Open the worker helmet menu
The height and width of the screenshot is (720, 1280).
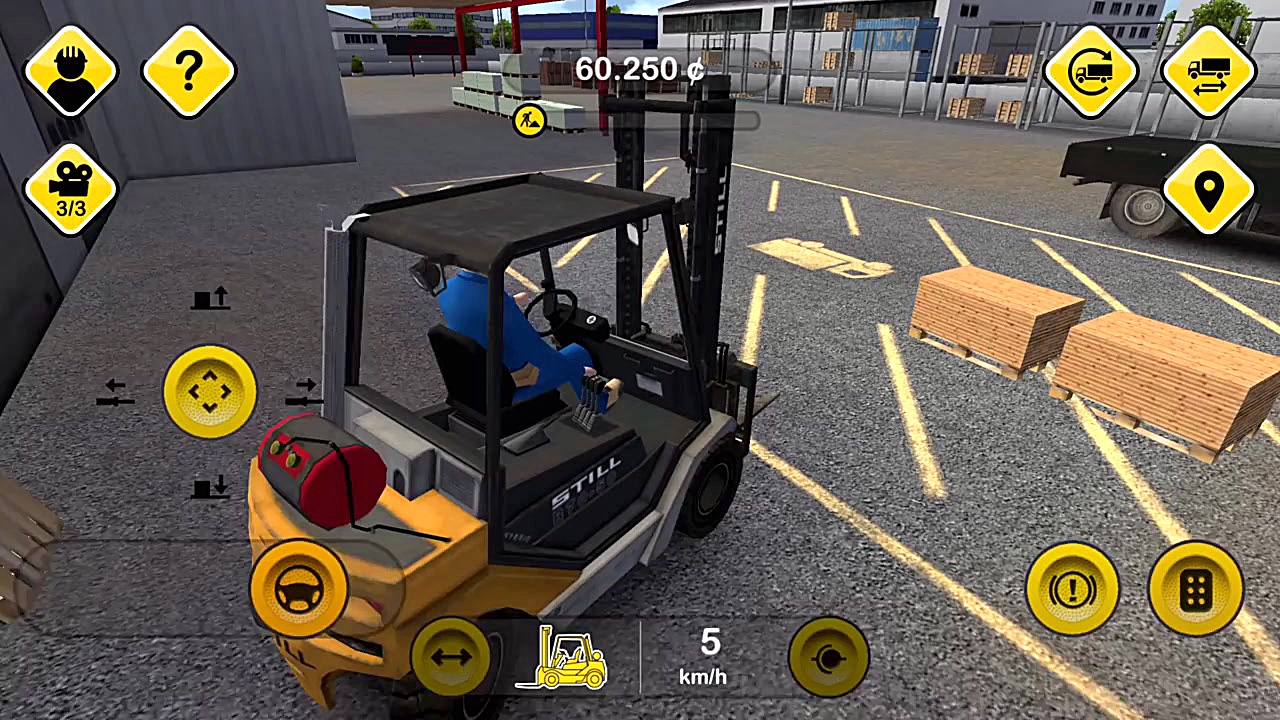pyautogui.click(x=70, y=70)
